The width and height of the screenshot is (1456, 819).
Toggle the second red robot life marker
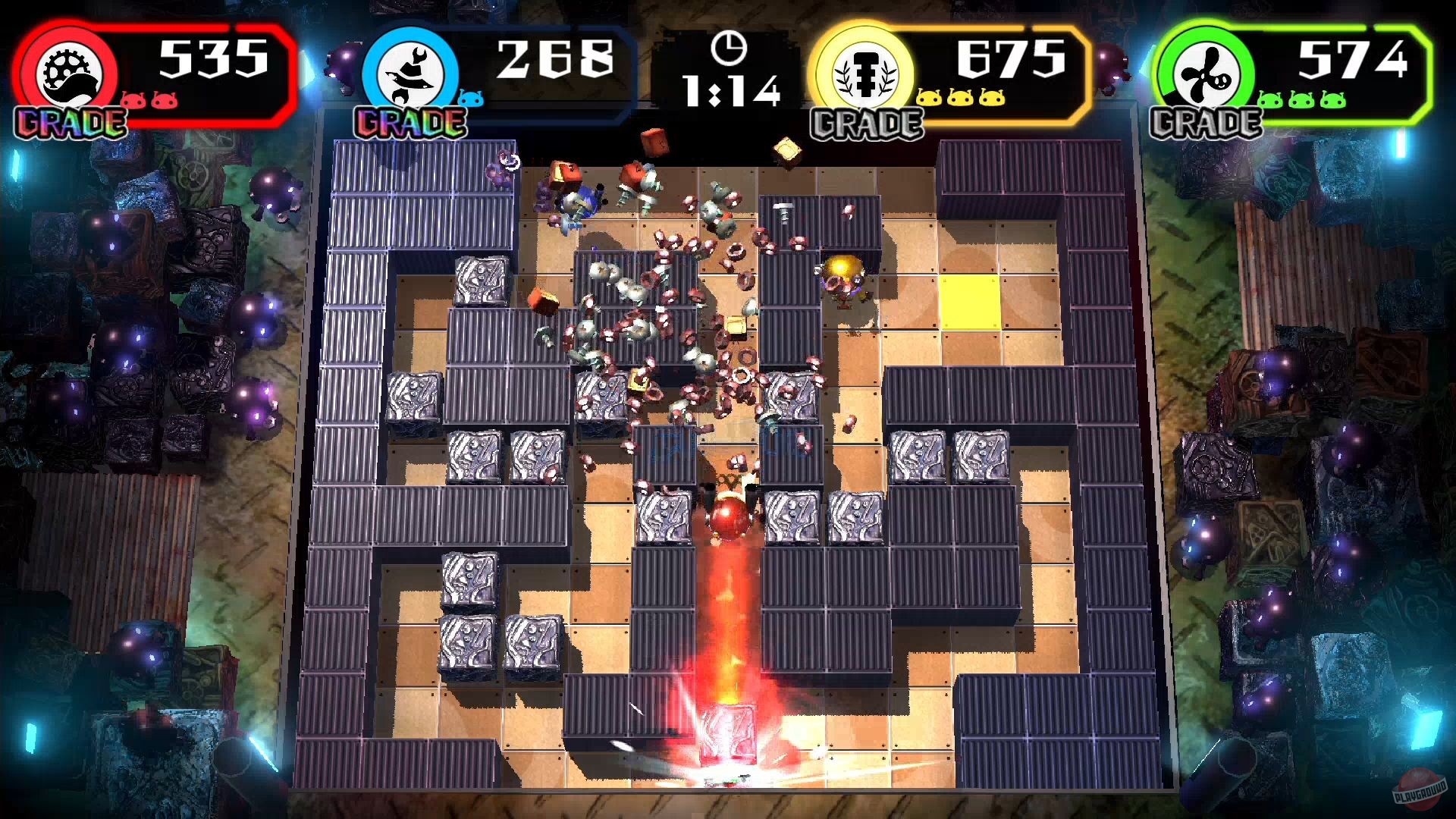(163, 99)
